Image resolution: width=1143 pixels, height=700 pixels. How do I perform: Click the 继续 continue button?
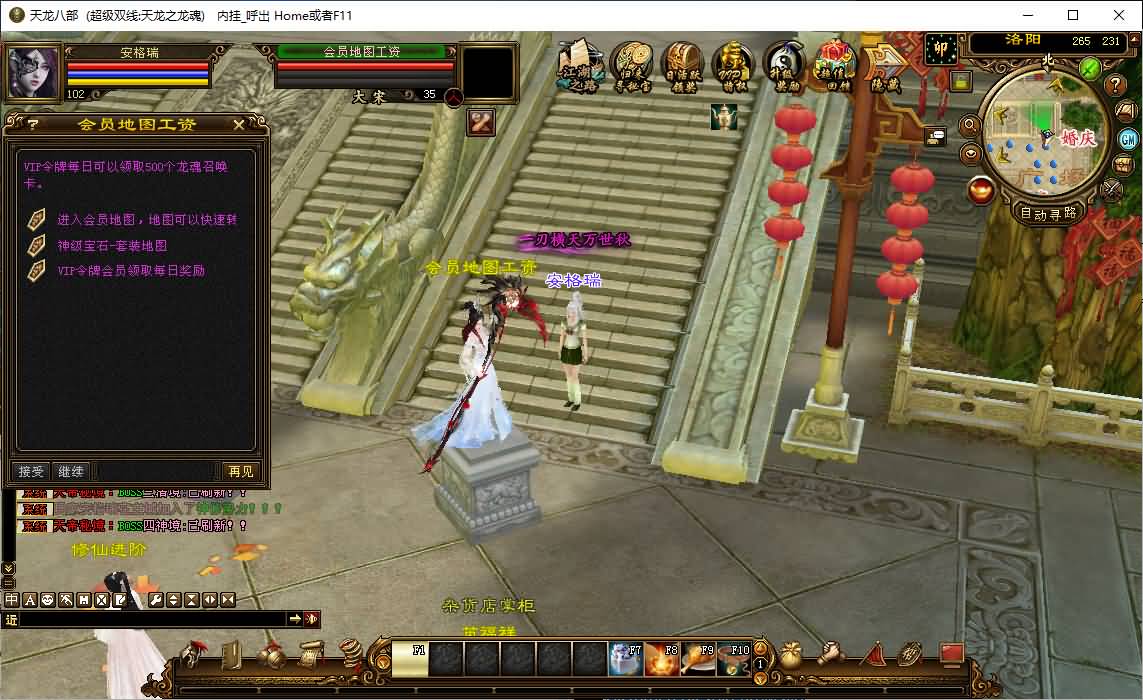tap(71, 471)
